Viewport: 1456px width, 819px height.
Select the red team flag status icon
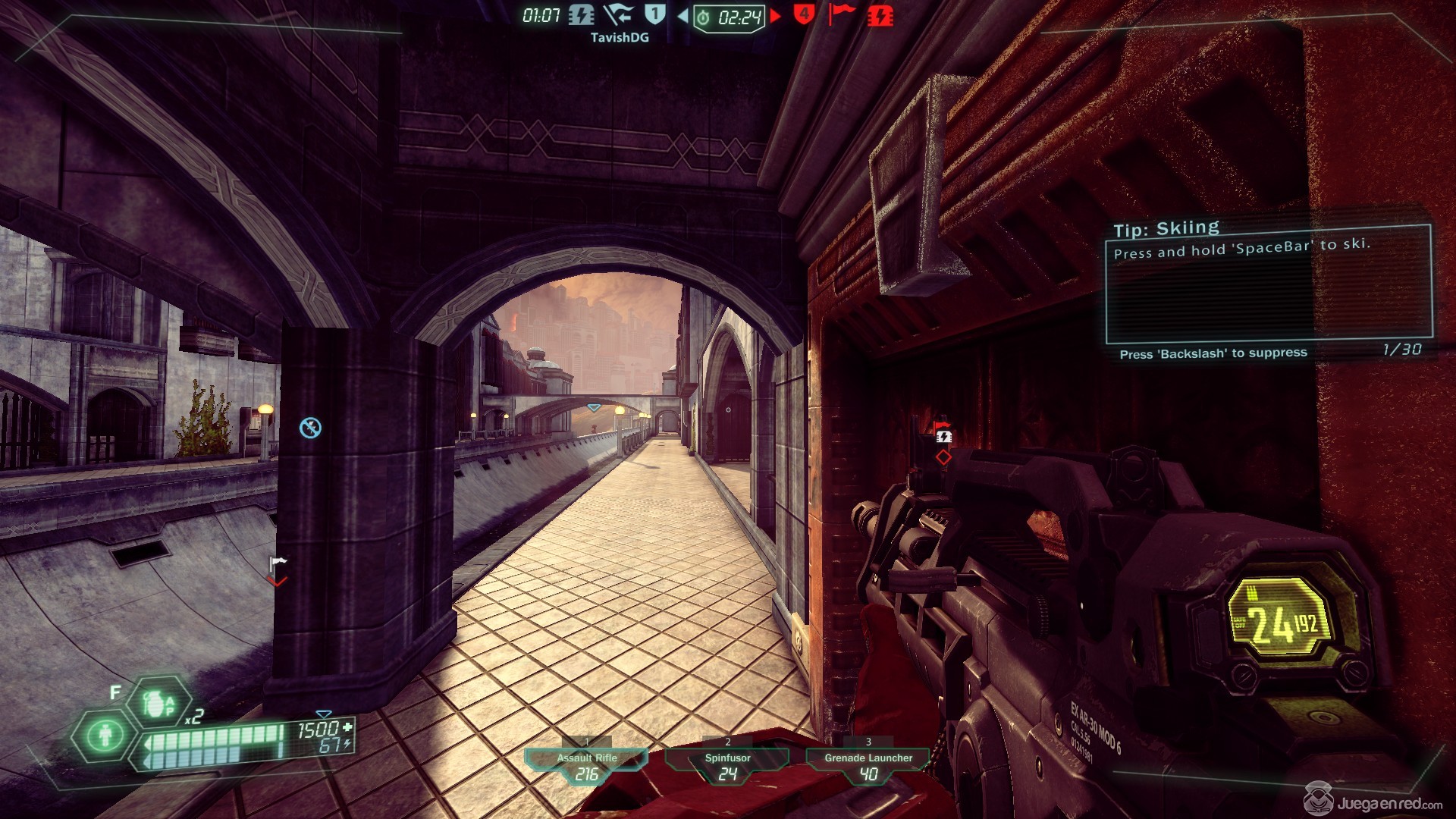[x=841, y=14]
